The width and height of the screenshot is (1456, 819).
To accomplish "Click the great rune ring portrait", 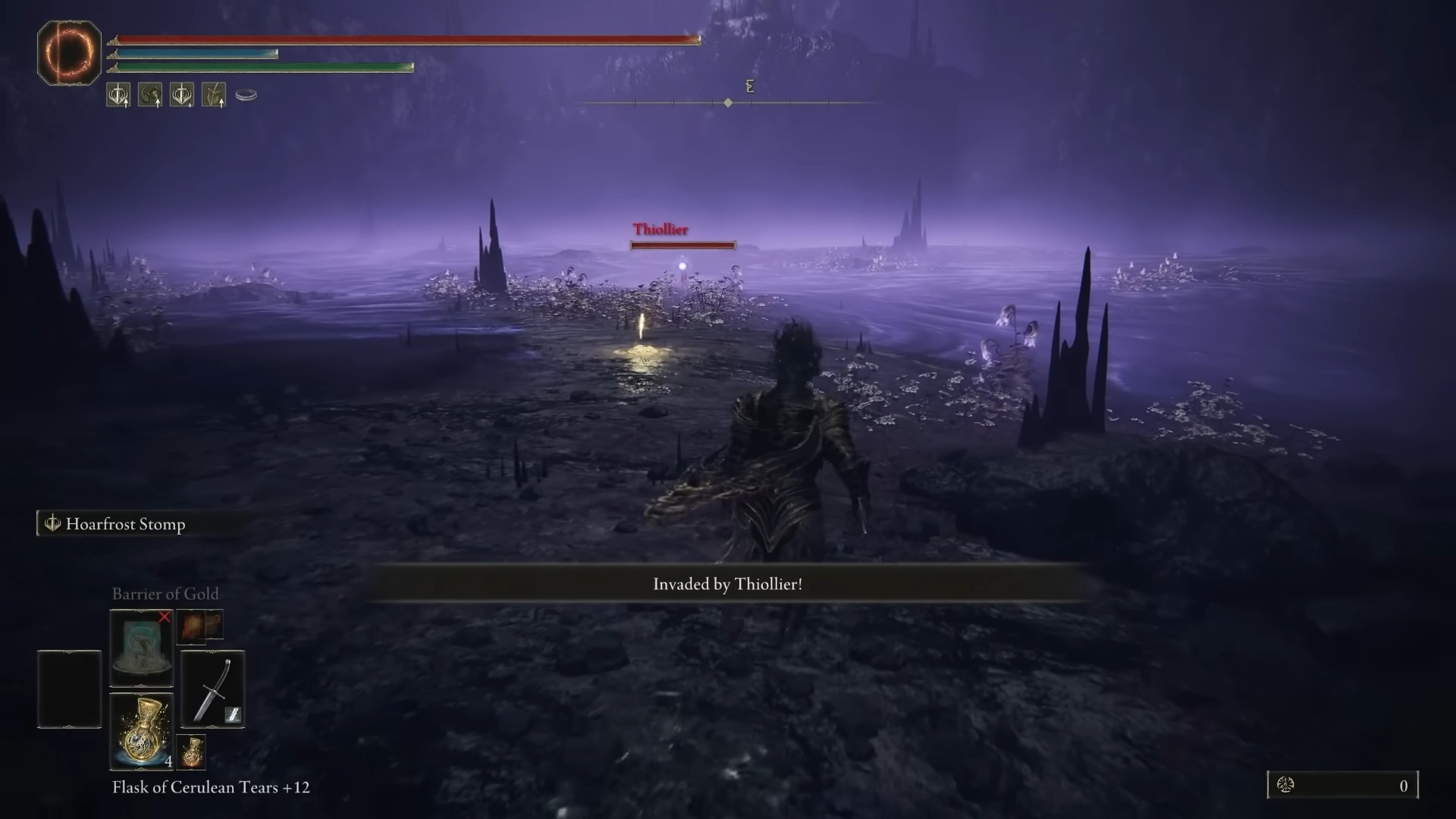I will tap(69, 53).
